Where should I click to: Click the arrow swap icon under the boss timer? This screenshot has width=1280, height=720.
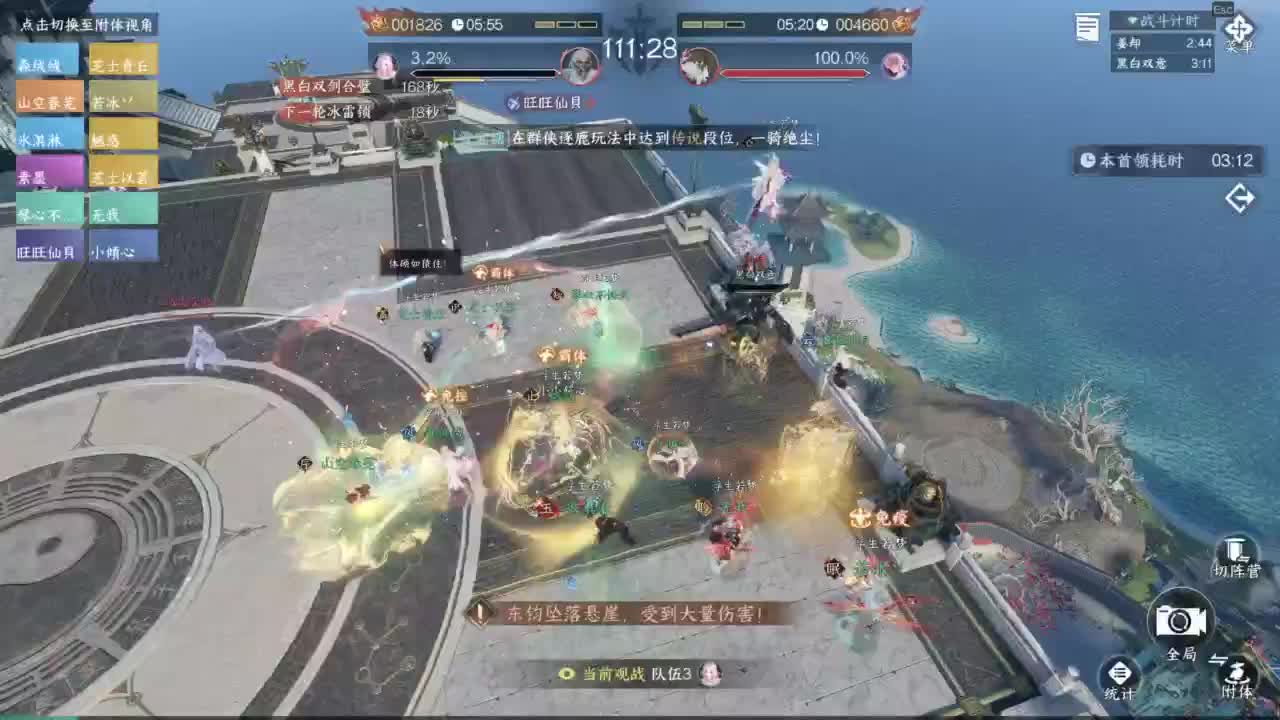1240,196
